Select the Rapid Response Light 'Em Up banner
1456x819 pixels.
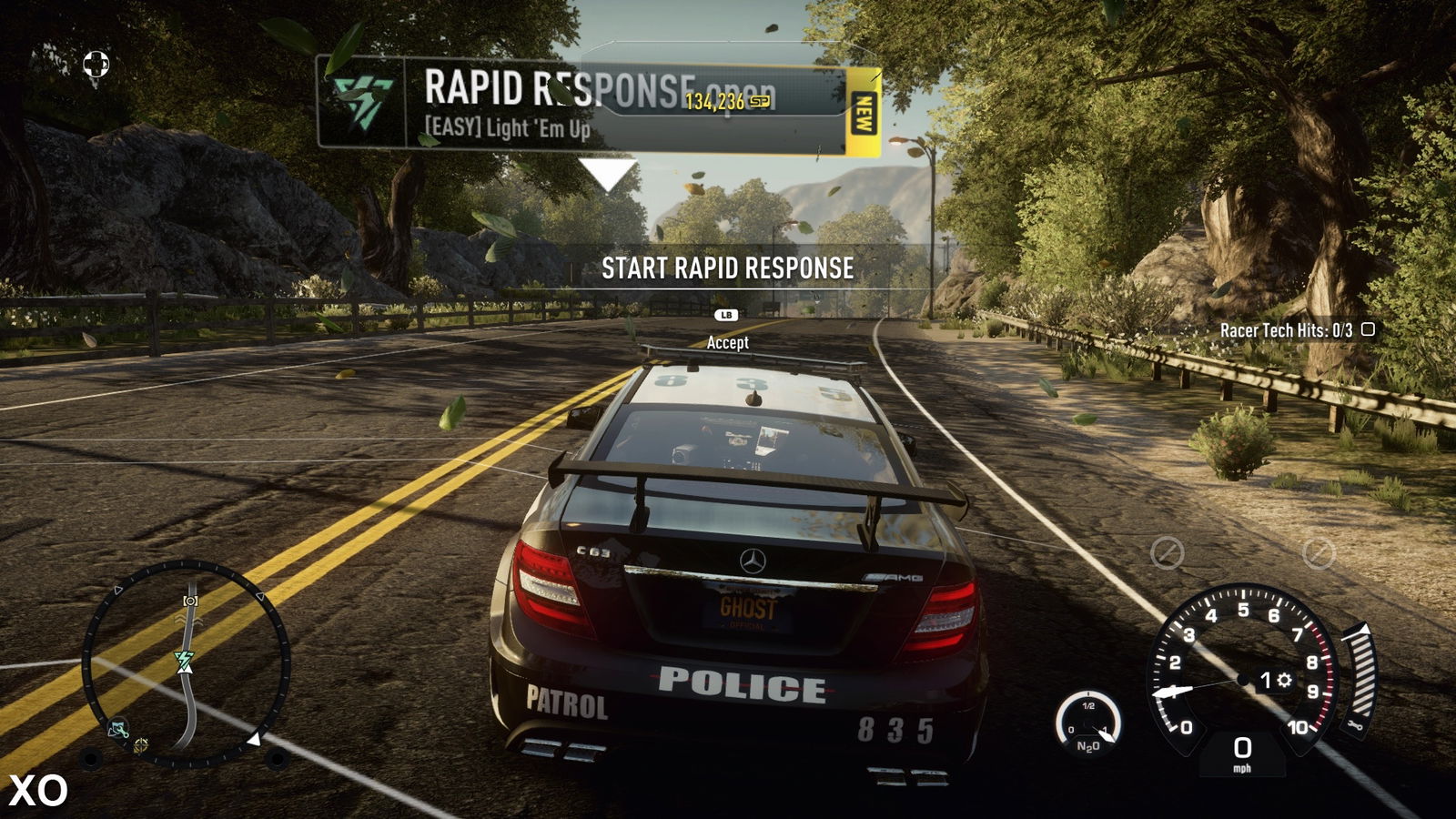click(510, 105)
